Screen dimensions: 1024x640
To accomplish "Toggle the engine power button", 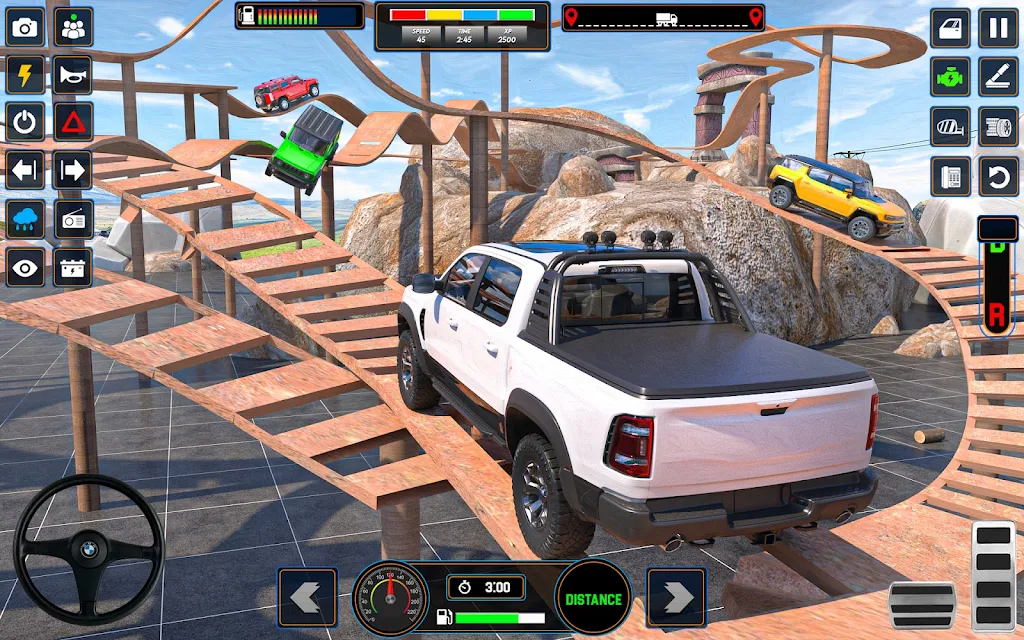I will [x=25, y=122].
